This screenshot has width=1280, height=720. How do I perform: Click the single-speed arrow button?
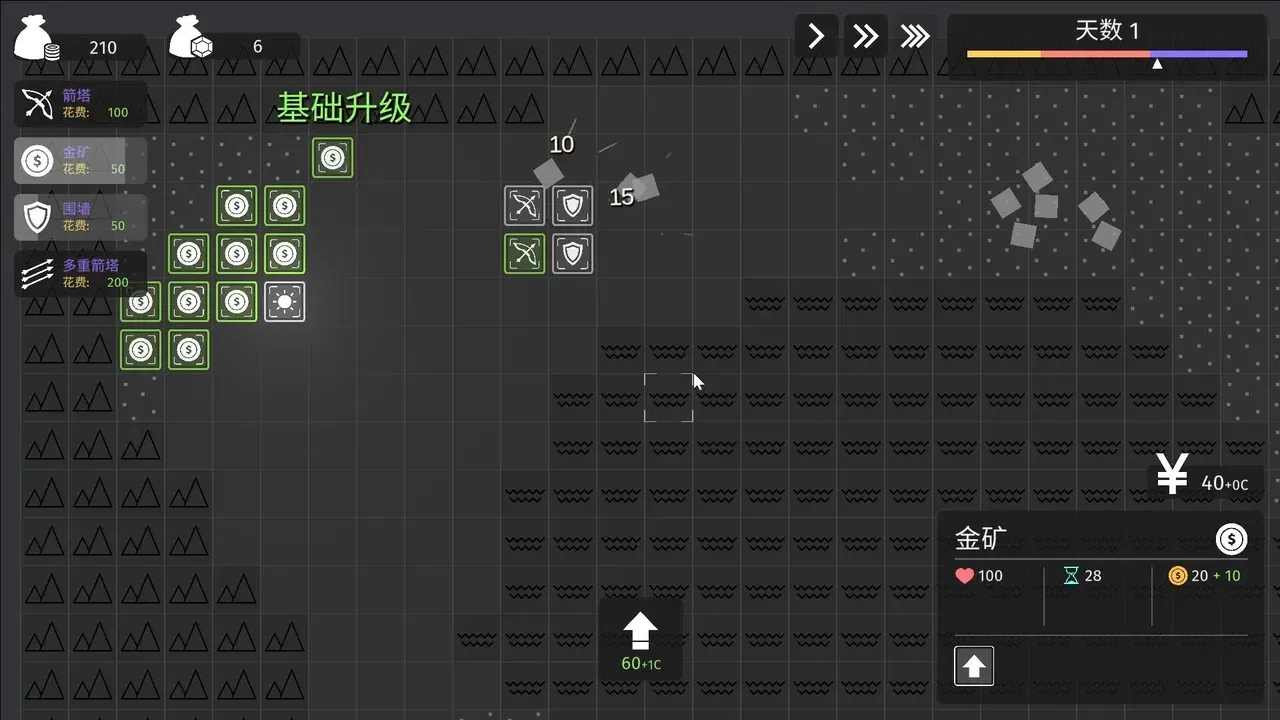coord(815,35)
